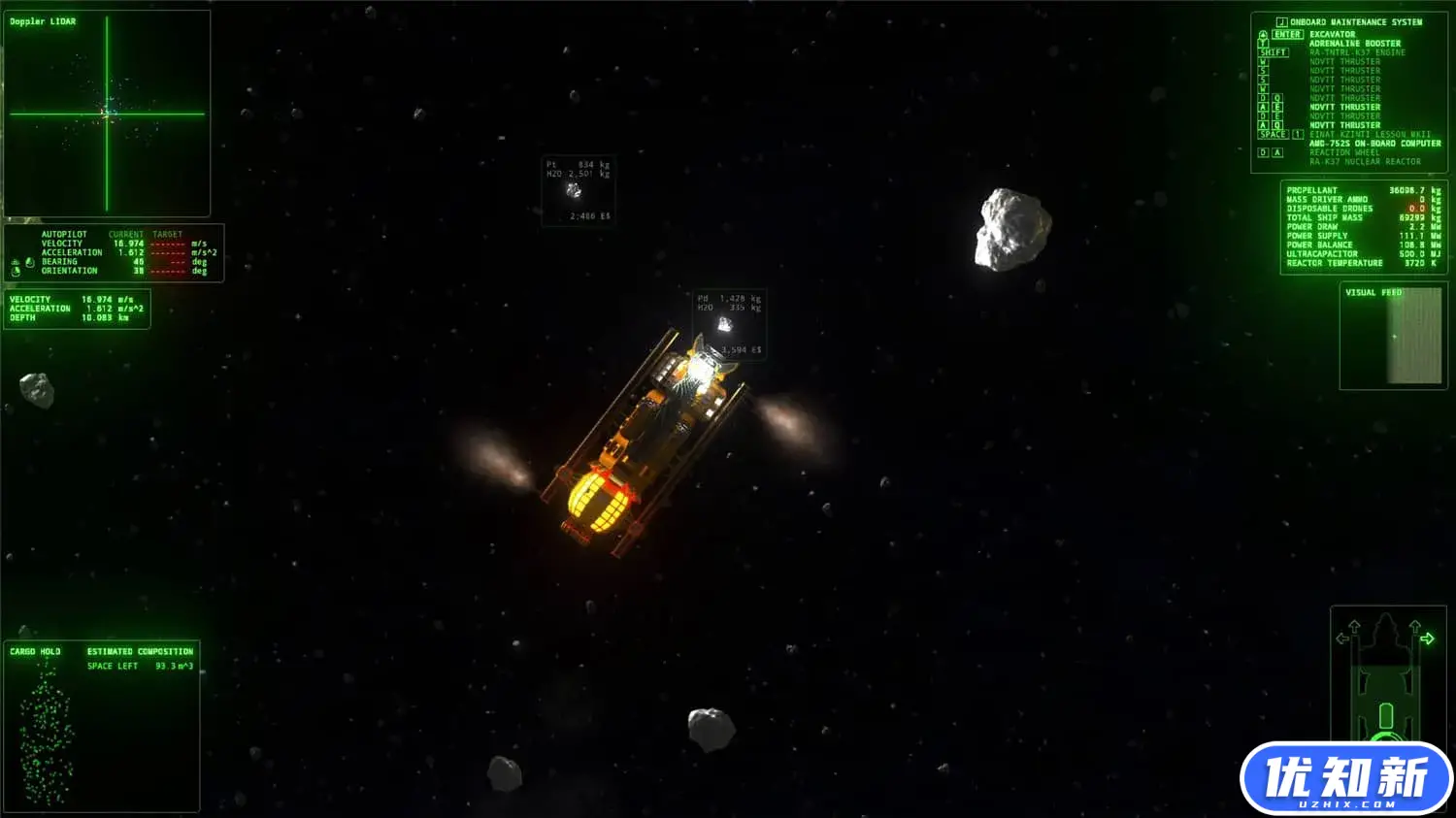Click the left thruster arrow on the ship schematic
1456x818 pixels.
(1342, 638)
